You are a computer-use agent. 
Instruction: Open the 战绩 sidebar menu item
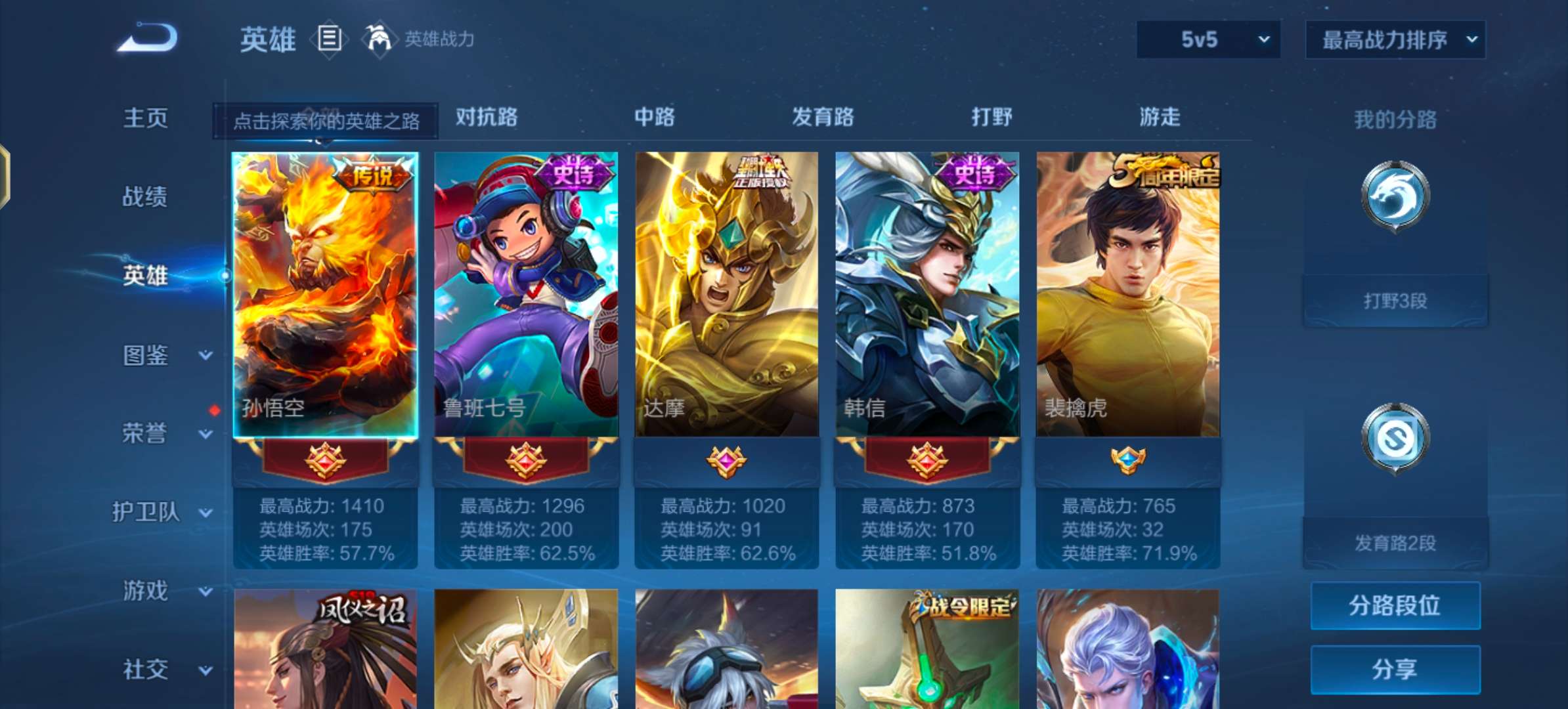[144, 197]
